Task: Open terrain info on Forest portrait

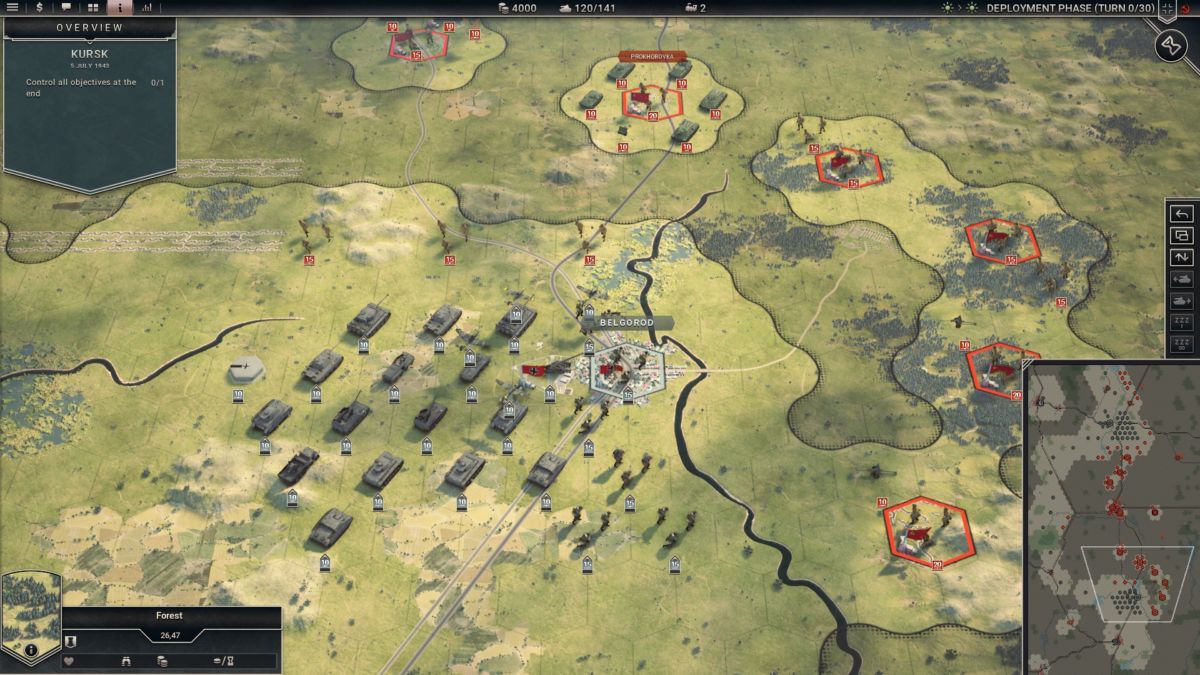Action: 31,649
